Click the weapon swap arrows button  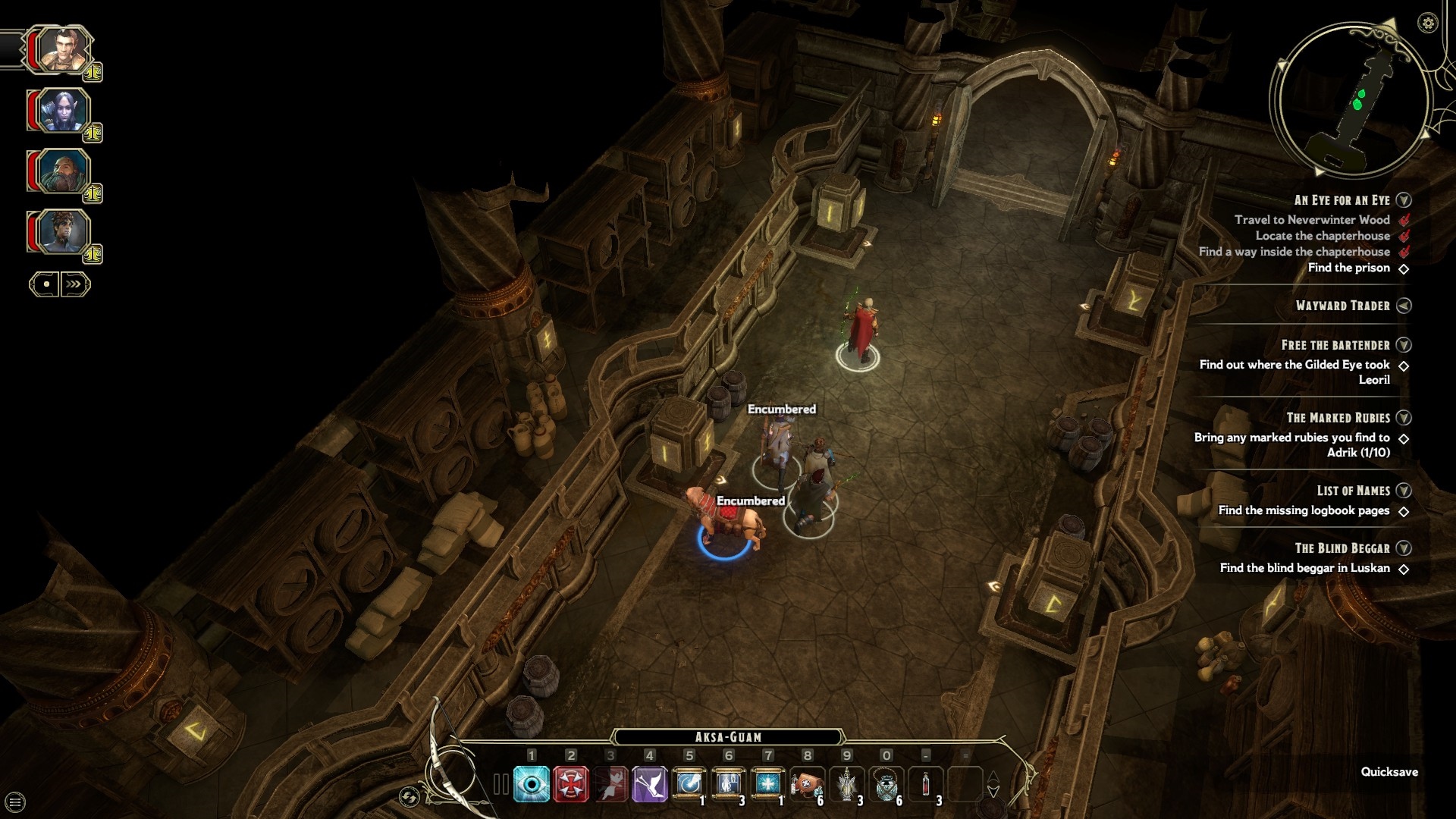409,796
